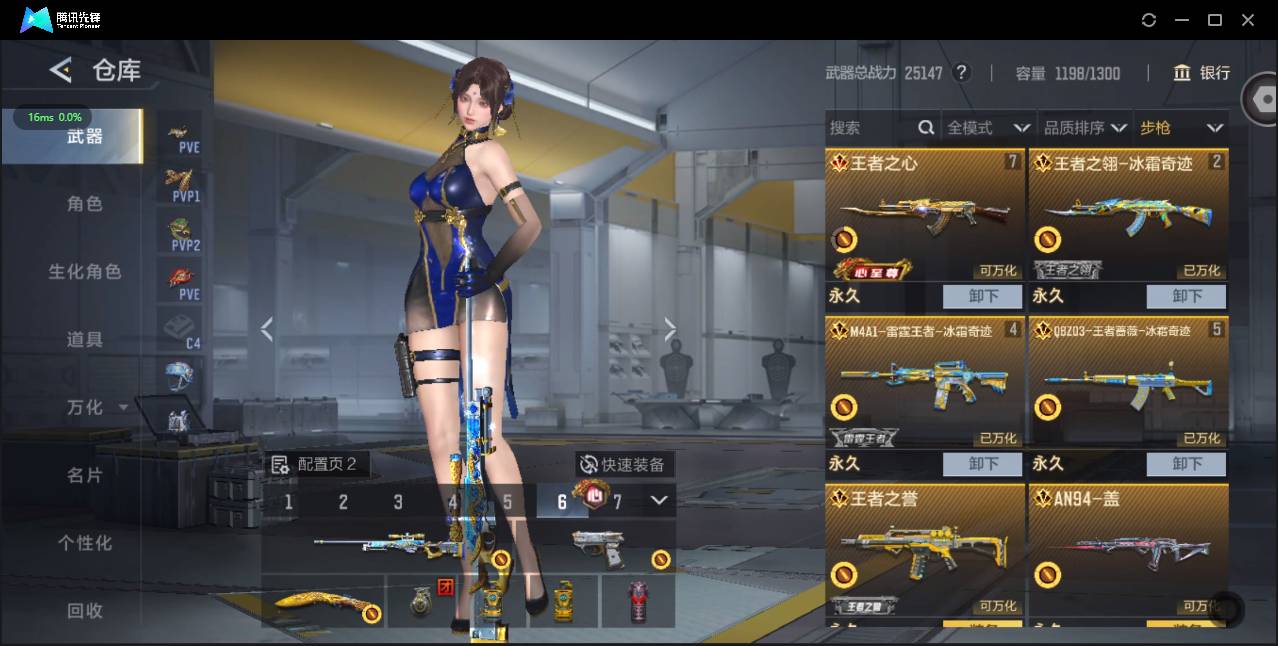Open the 生化角色 category

click(85, 272)
